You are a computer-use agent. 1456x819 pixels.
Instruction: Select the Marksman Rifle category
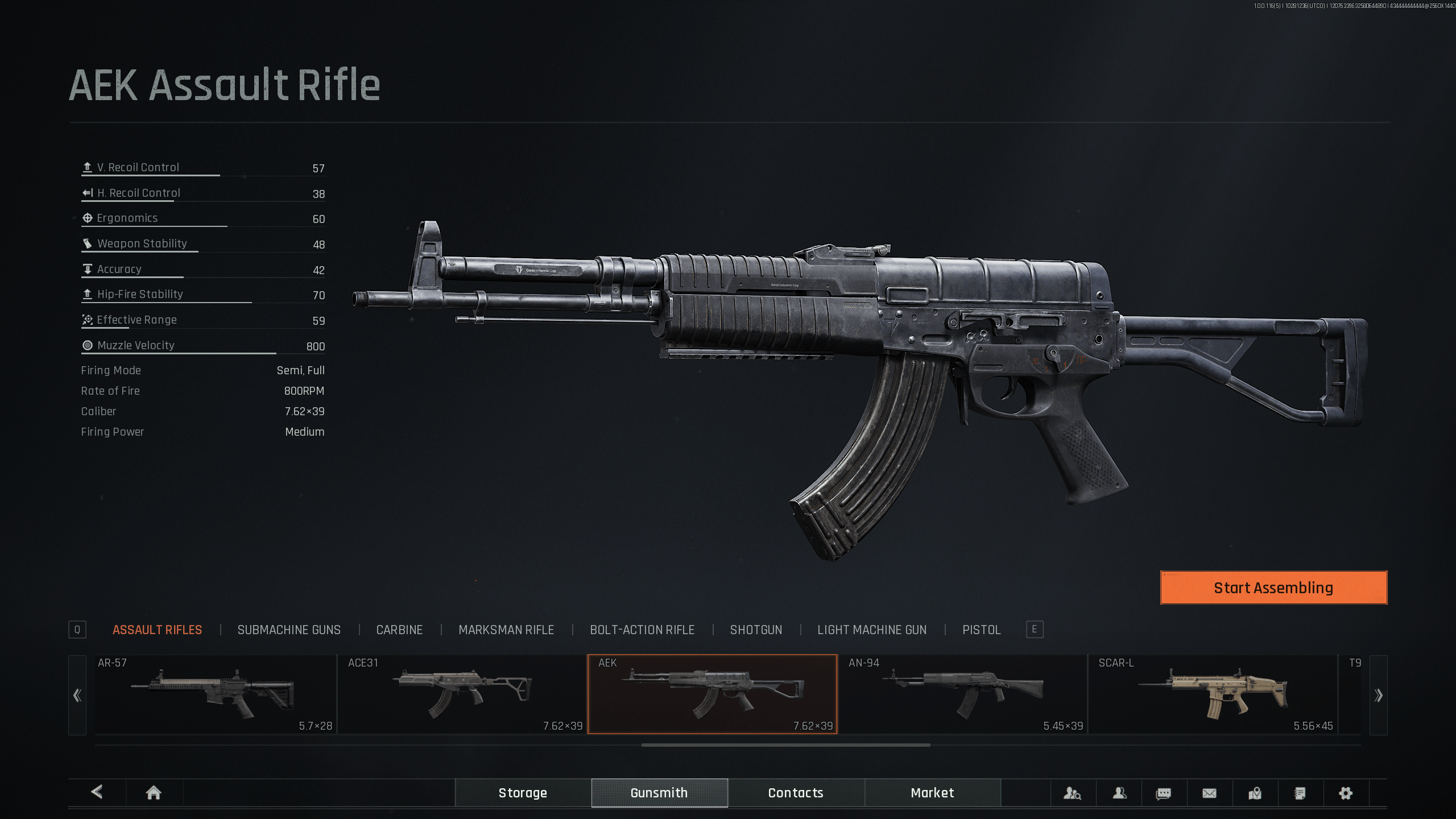(506, 630)
